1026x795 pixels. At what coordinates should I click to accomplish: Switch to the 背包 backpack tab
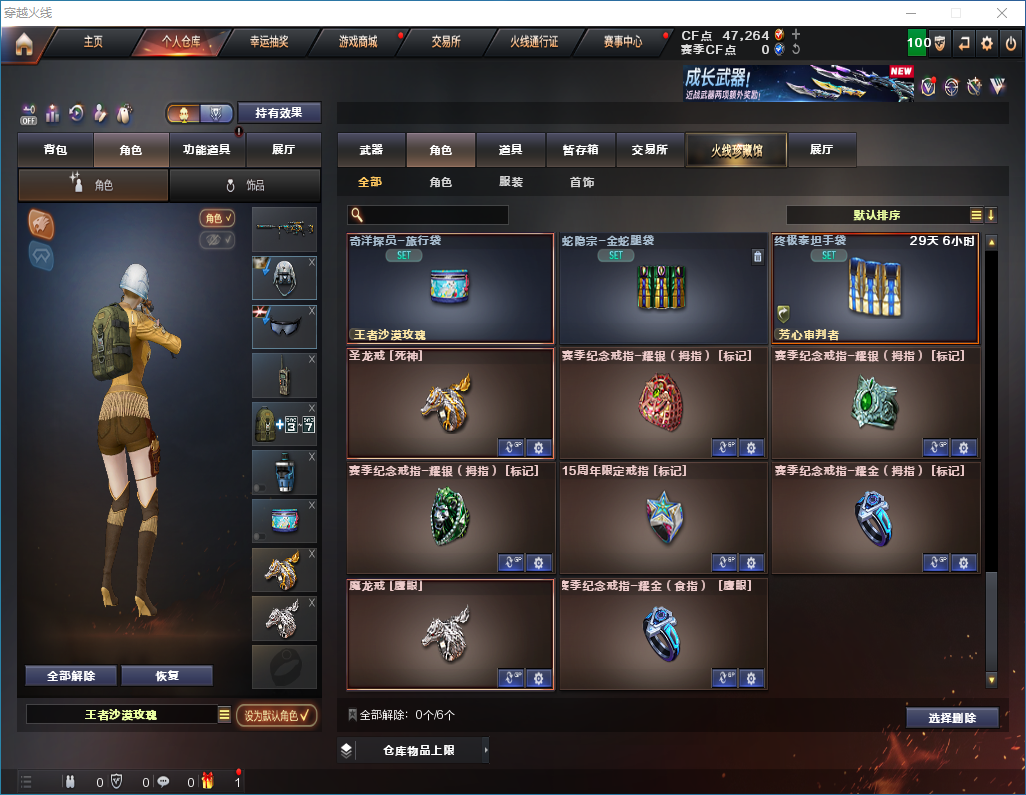(x=56, y=150)
